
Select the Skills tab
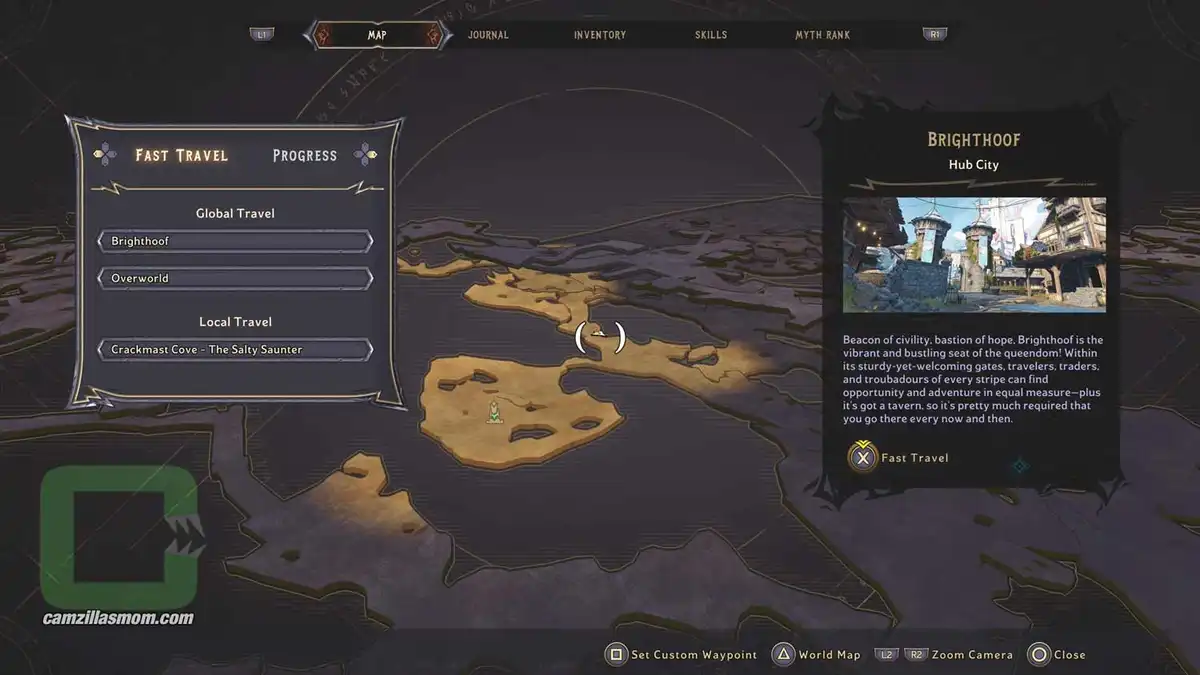click(711, 35)
